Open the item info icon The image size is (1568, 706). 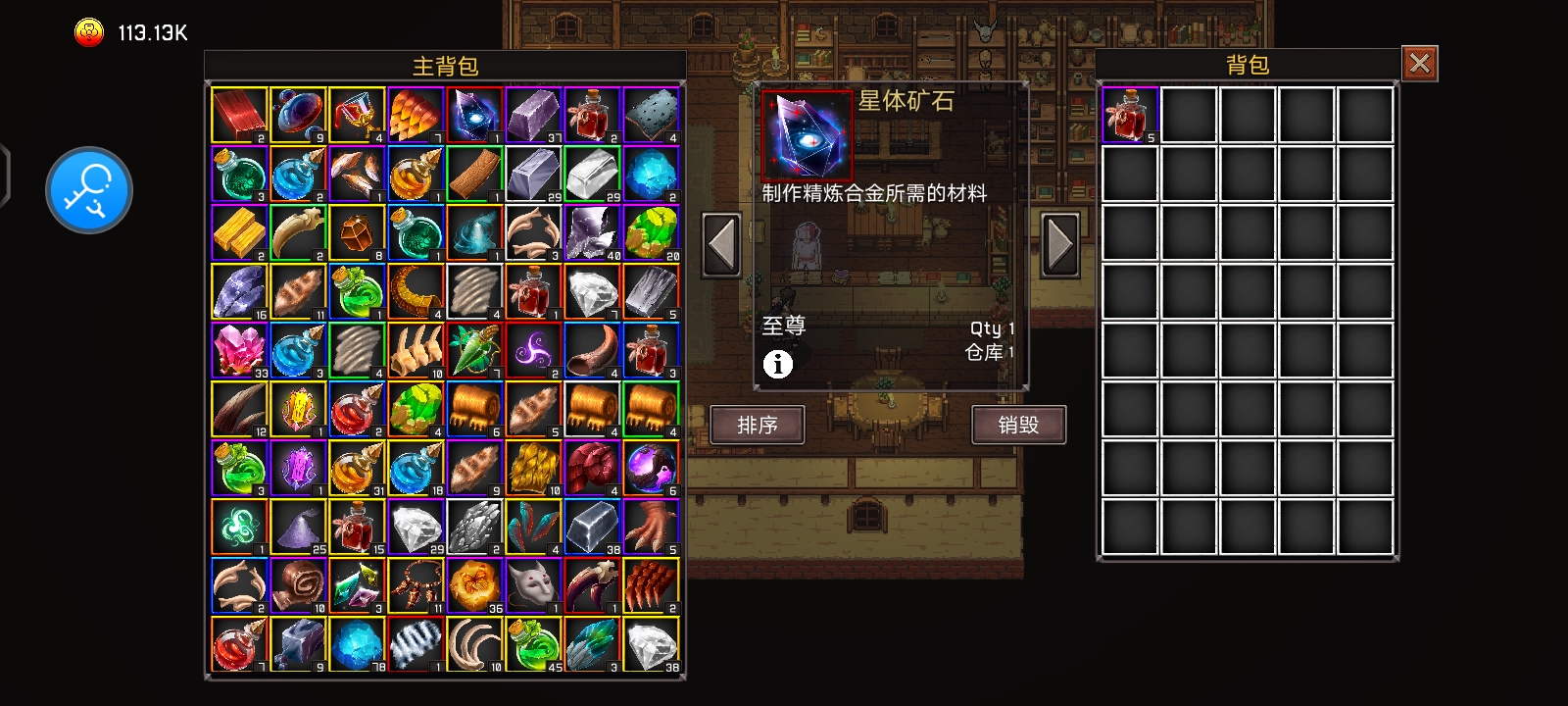tap(778, 365)
